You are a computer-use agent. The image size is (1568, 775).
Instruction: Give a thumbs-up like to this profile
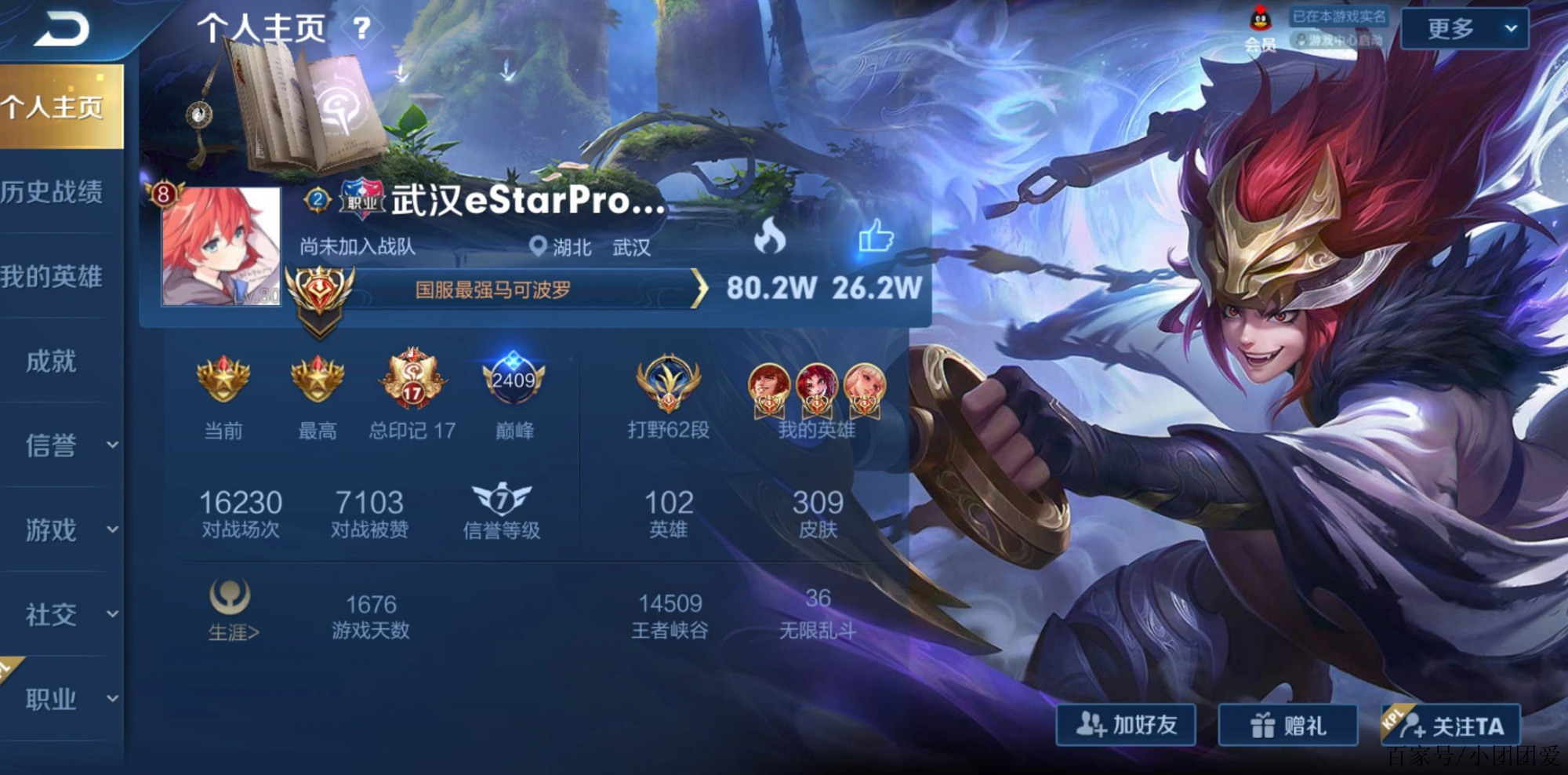click(876, 235)
